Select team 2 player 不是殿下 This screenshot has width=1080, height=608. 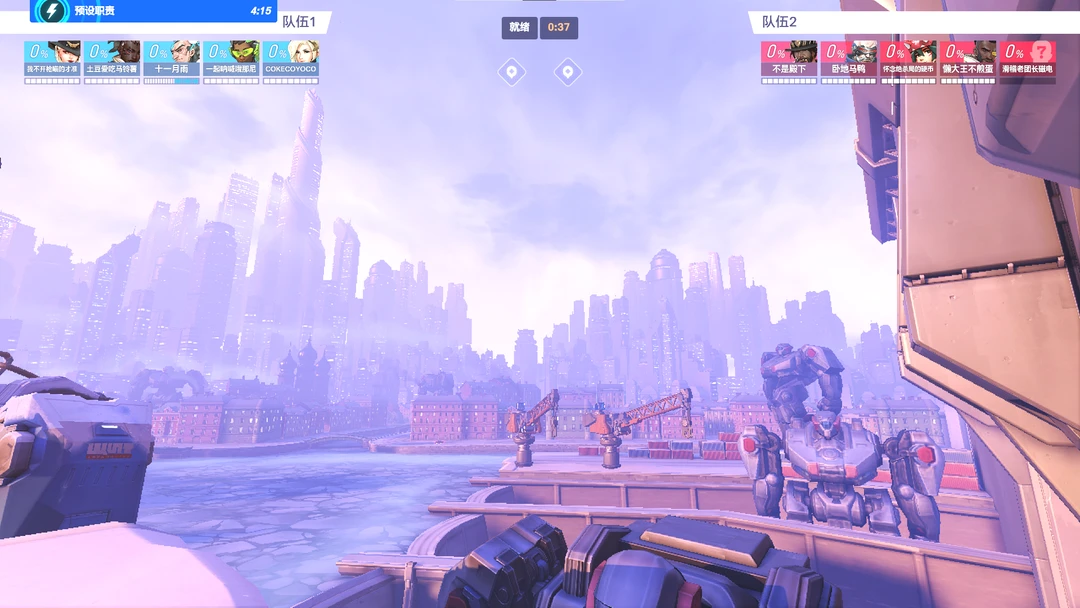789,61
